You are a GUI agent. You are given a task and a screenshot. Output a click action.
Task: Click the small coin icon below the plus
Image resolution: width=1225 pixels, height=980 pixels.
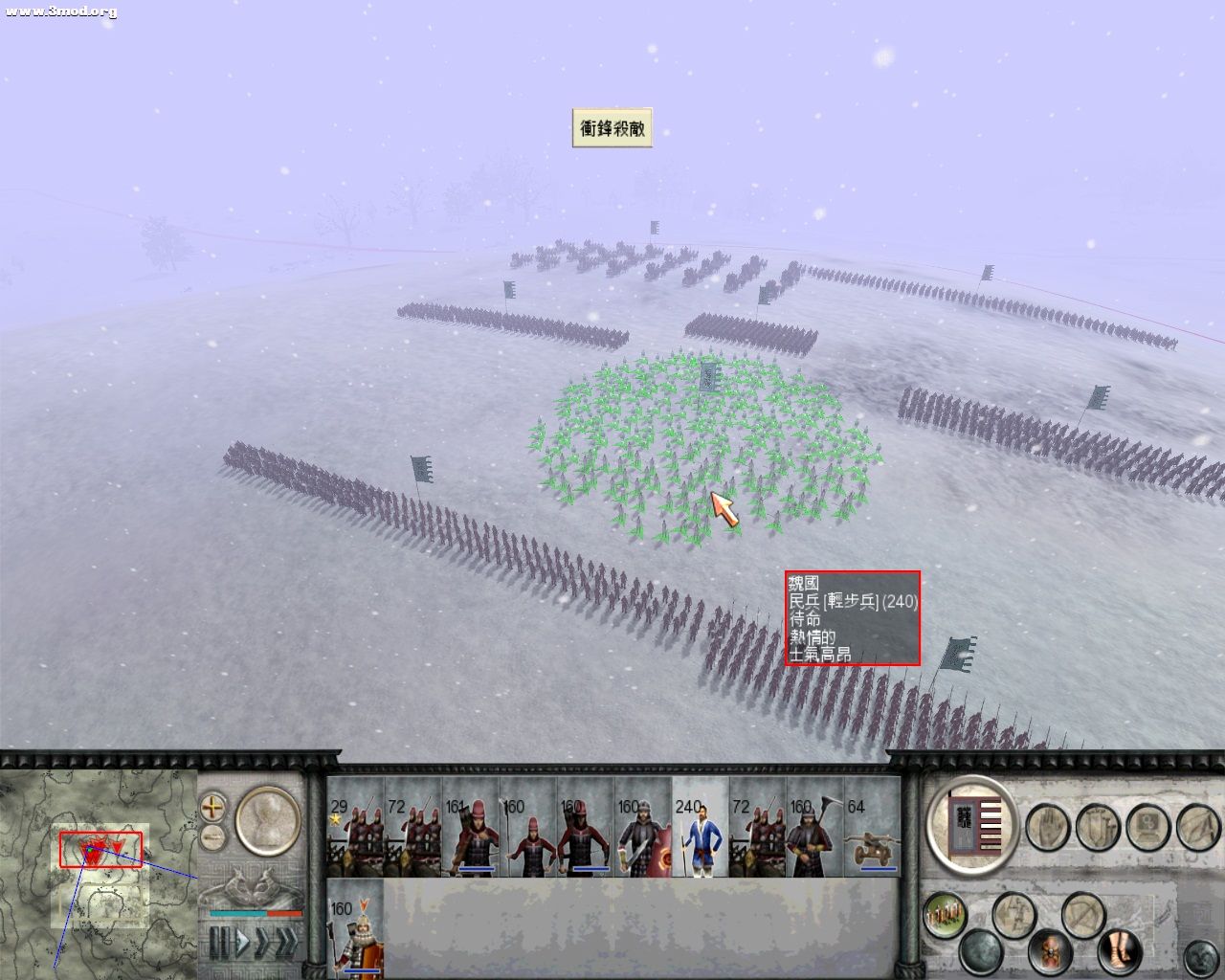212,836
